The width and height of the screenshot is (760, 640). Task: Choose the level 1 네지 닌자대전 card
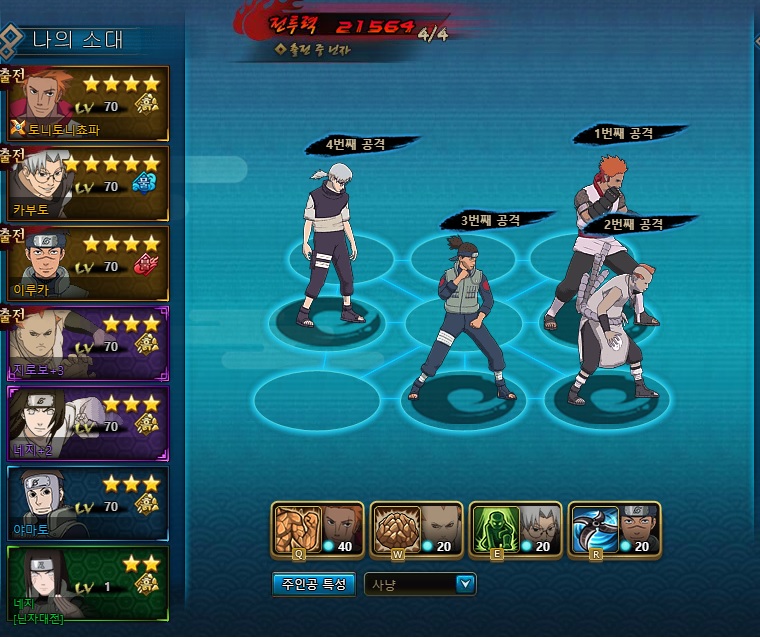pyautogui.click(x=85, y=582)
